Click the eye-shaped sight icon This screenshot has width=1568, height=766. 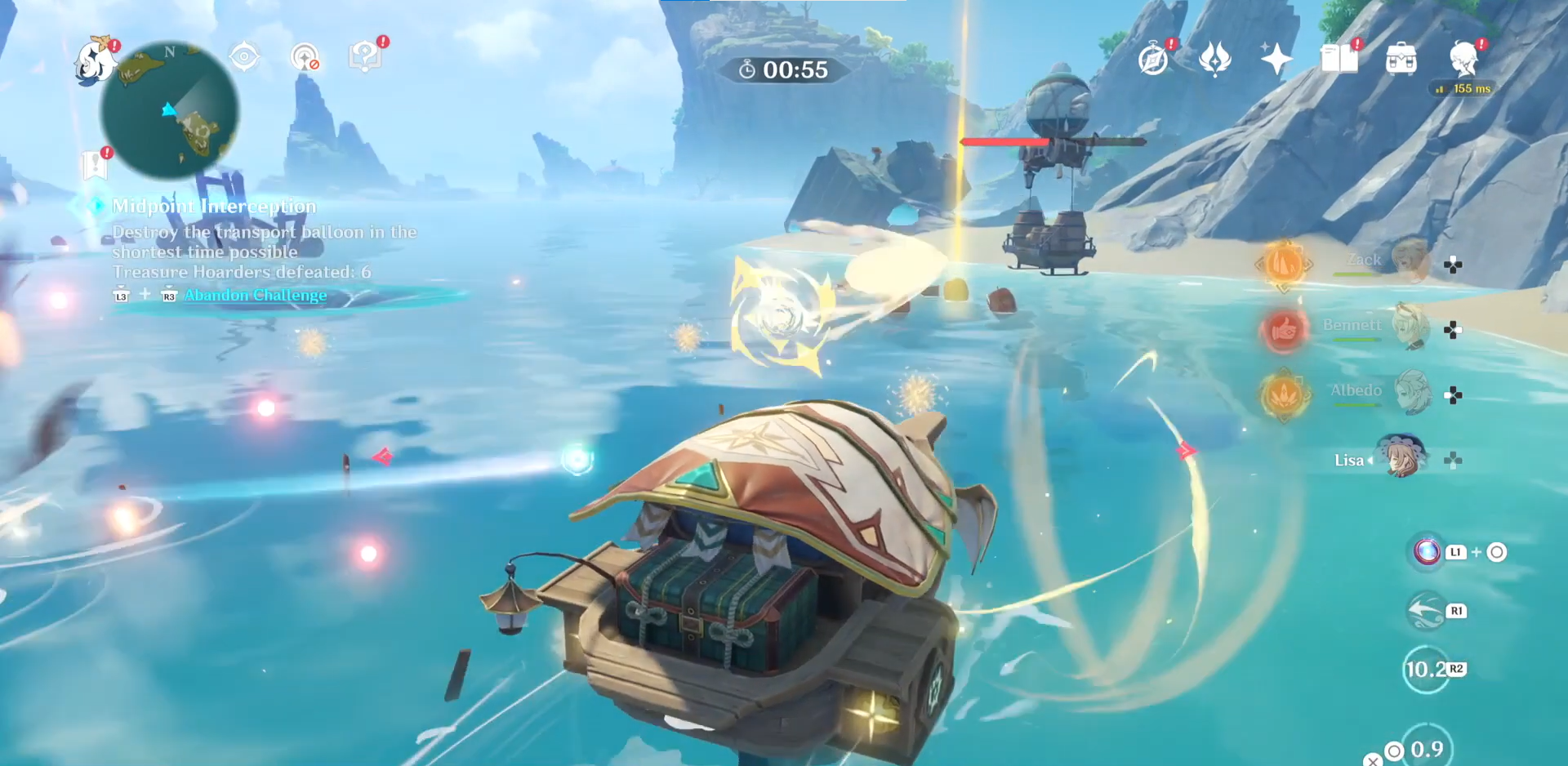[x=244, y=57]
